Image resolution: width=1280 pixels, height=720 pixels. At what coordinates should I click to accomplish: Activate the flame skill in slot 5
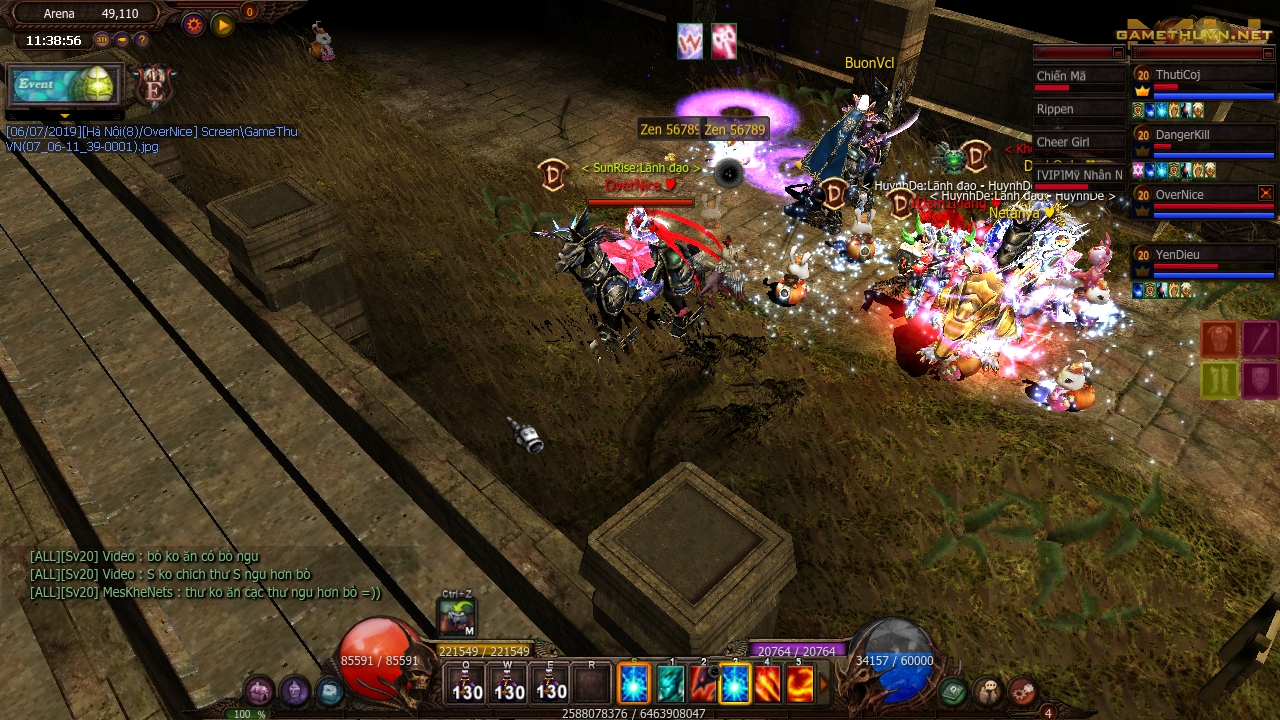pyautogui.click(x=799, y=685)
